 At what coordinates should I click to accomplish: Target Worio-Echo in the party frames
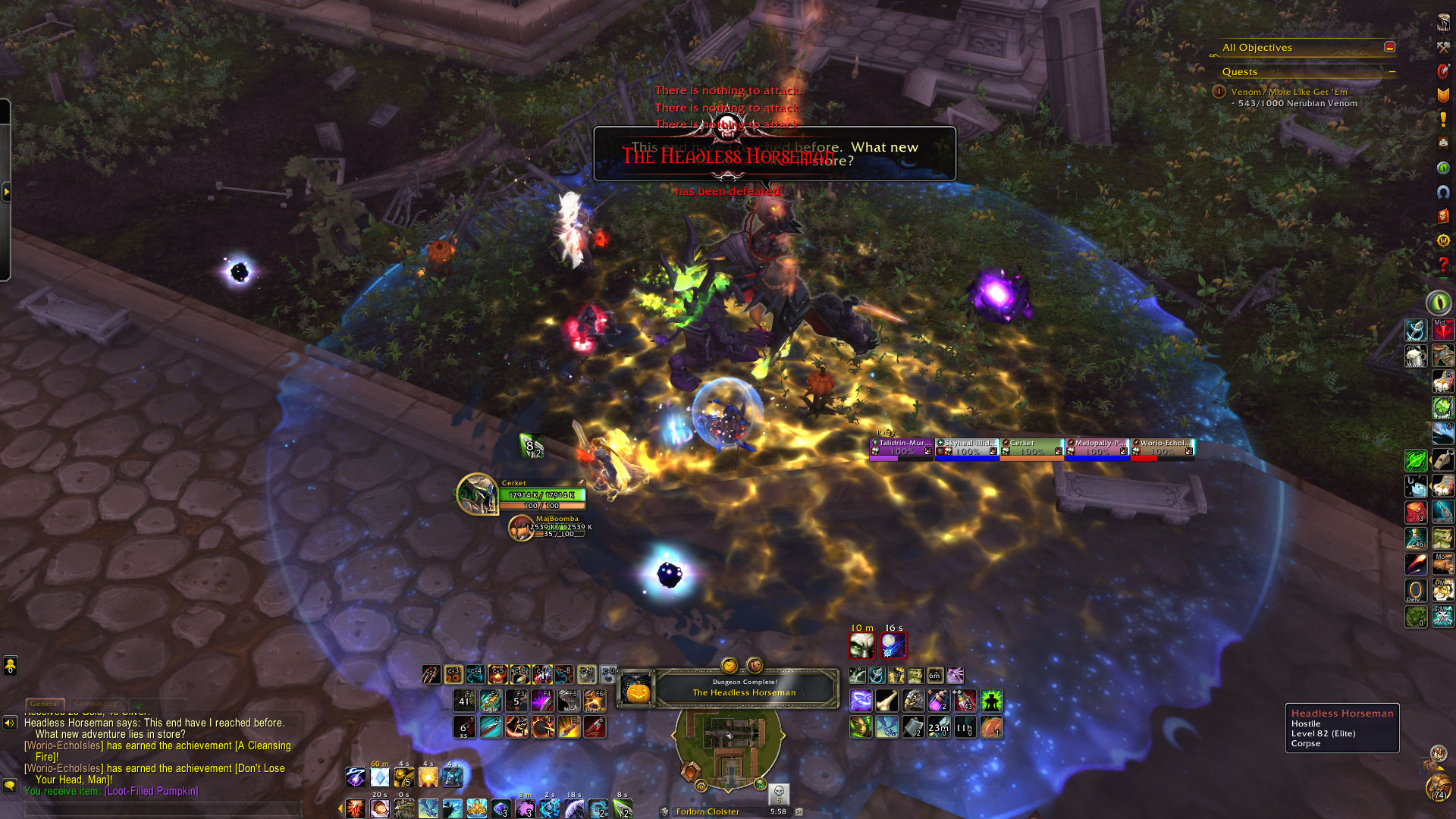point(1163,447)
